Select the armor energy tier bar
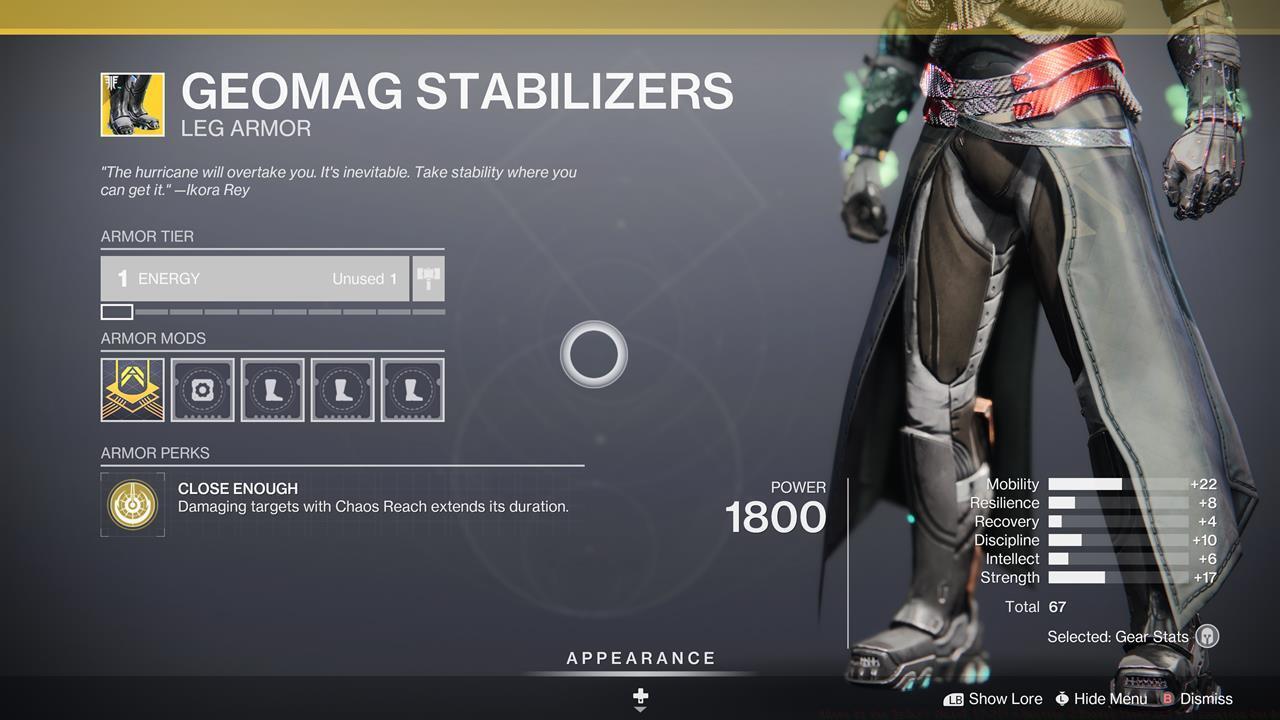The image size is (1280, 720). (255, 279)
